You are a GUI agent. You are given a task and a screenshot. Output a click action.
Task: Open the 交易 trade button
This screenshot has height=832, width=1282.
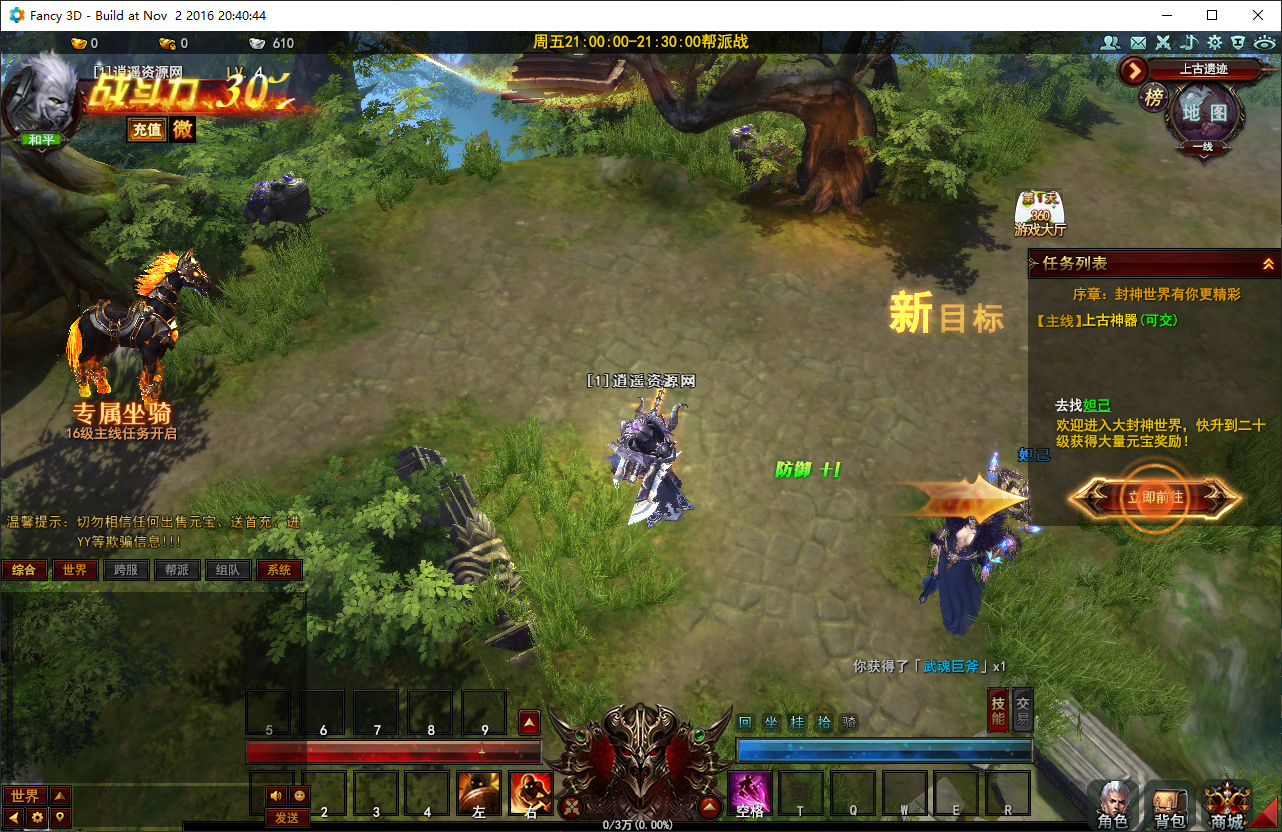point(1022,708)
